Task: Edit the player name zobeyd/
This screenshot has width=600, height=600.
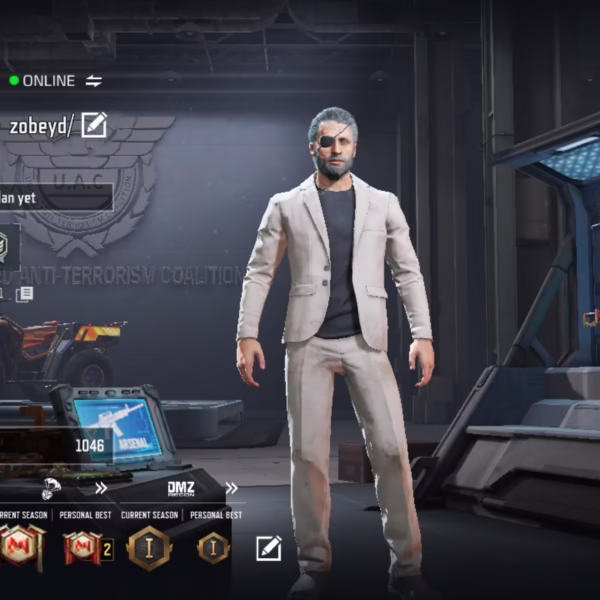Action: click(94, 126)
